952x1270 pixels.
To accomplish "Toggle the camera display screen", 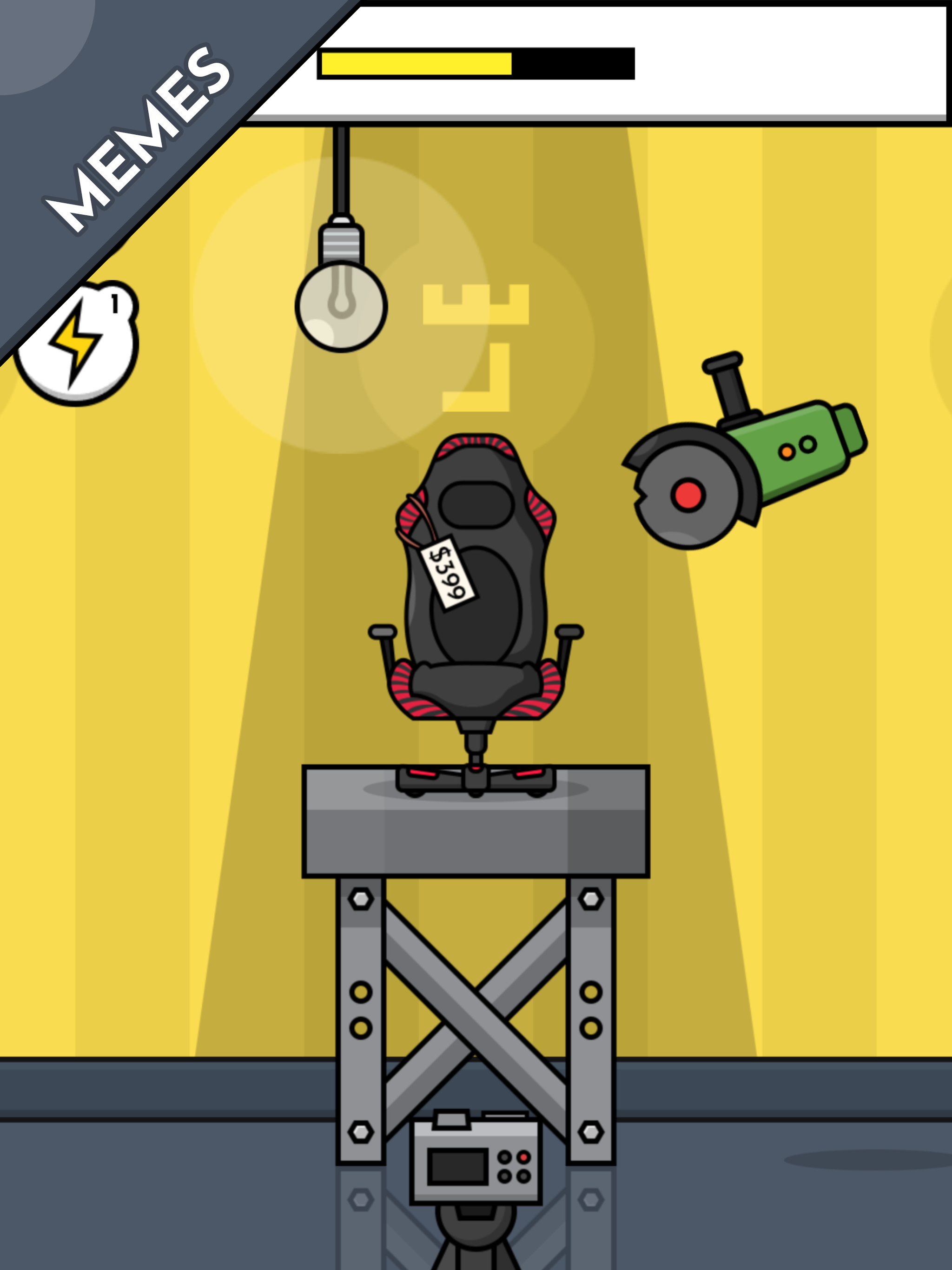I will (x=459, y=1166).
